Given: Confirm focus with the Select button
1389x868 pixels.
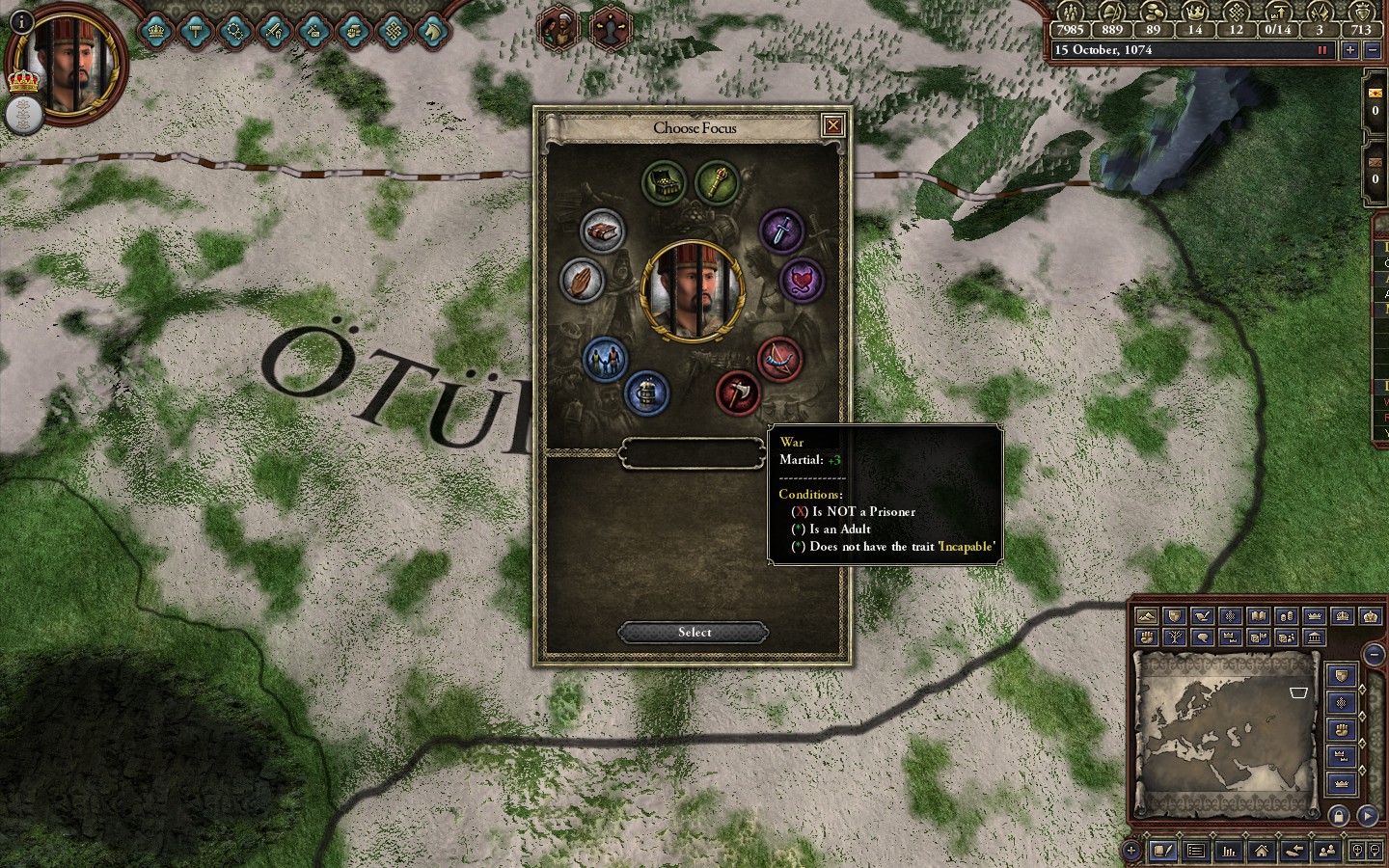Looking at the screenshot, I should coord(694,633).
